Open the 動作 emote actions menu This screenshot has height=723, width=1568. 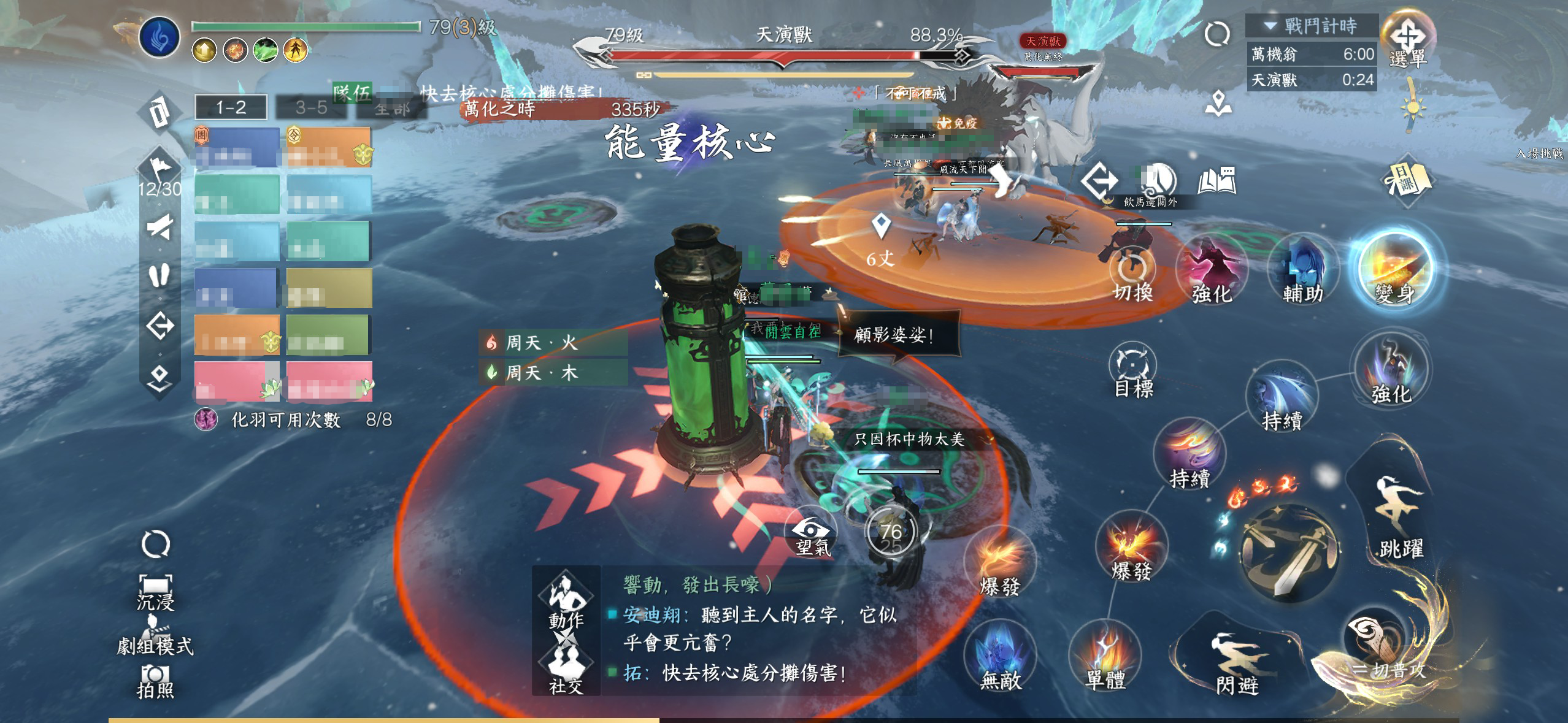(x=566, y=601)
